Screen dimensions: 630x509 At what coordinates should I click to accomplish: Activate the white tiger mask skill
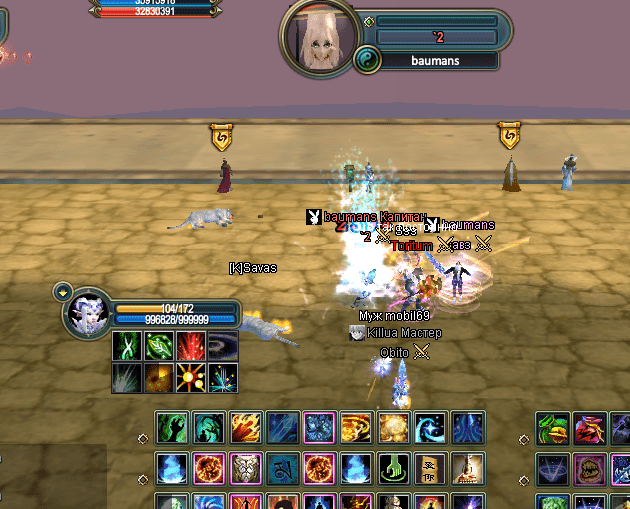[246, 467]
